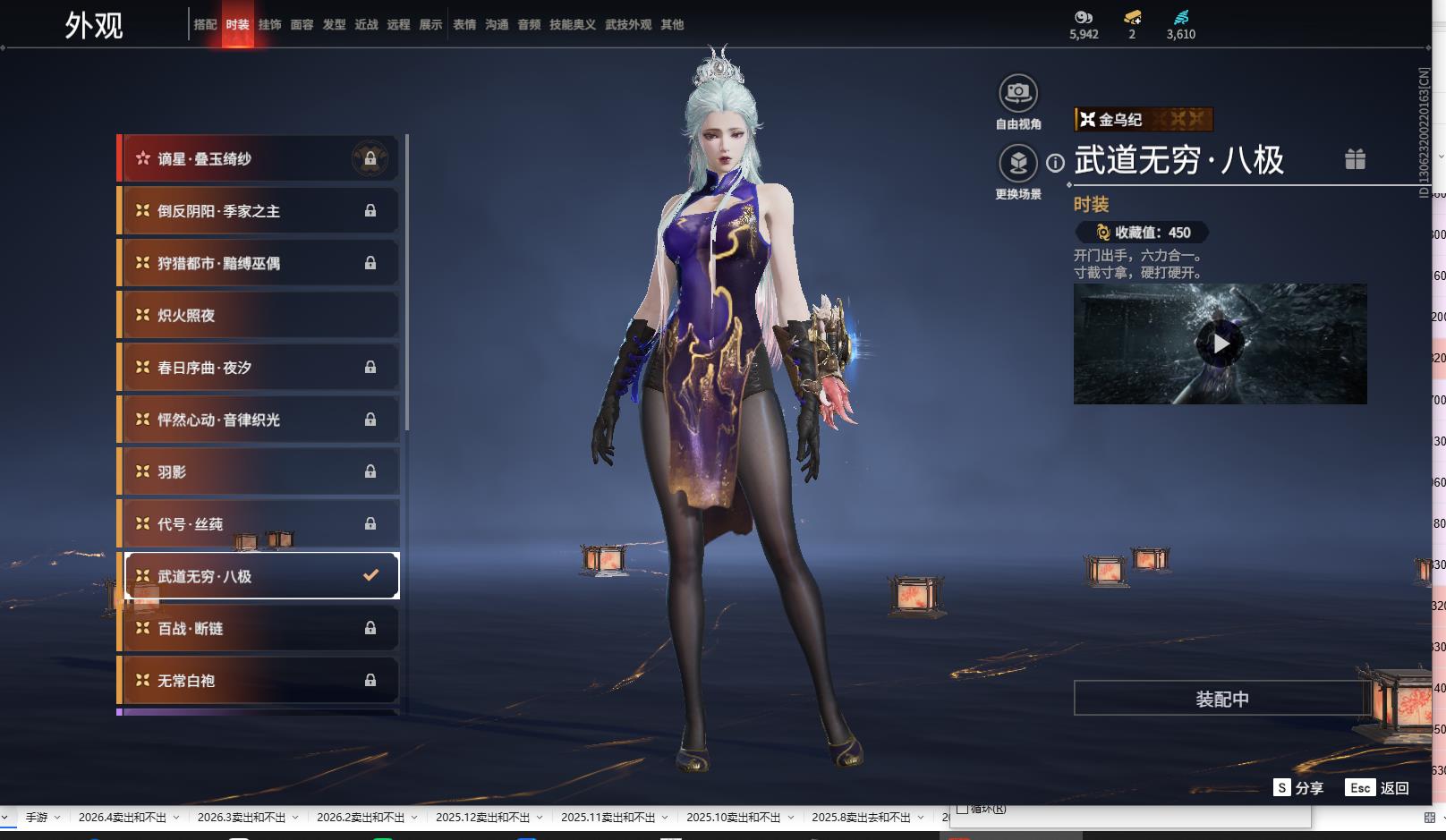
Task: Pick the 羽影 outfit from the list
Action: pyautogui.click(x=259, y=471)
